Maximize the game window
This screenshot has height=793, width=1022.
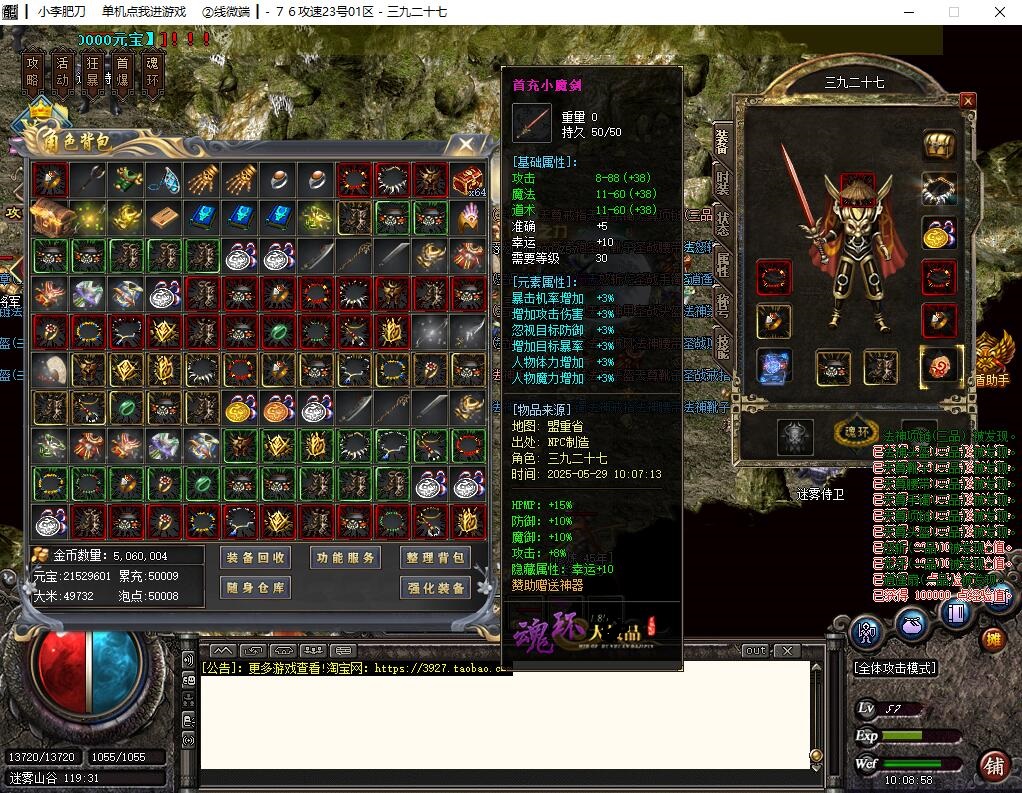click(x=953, y=12)
